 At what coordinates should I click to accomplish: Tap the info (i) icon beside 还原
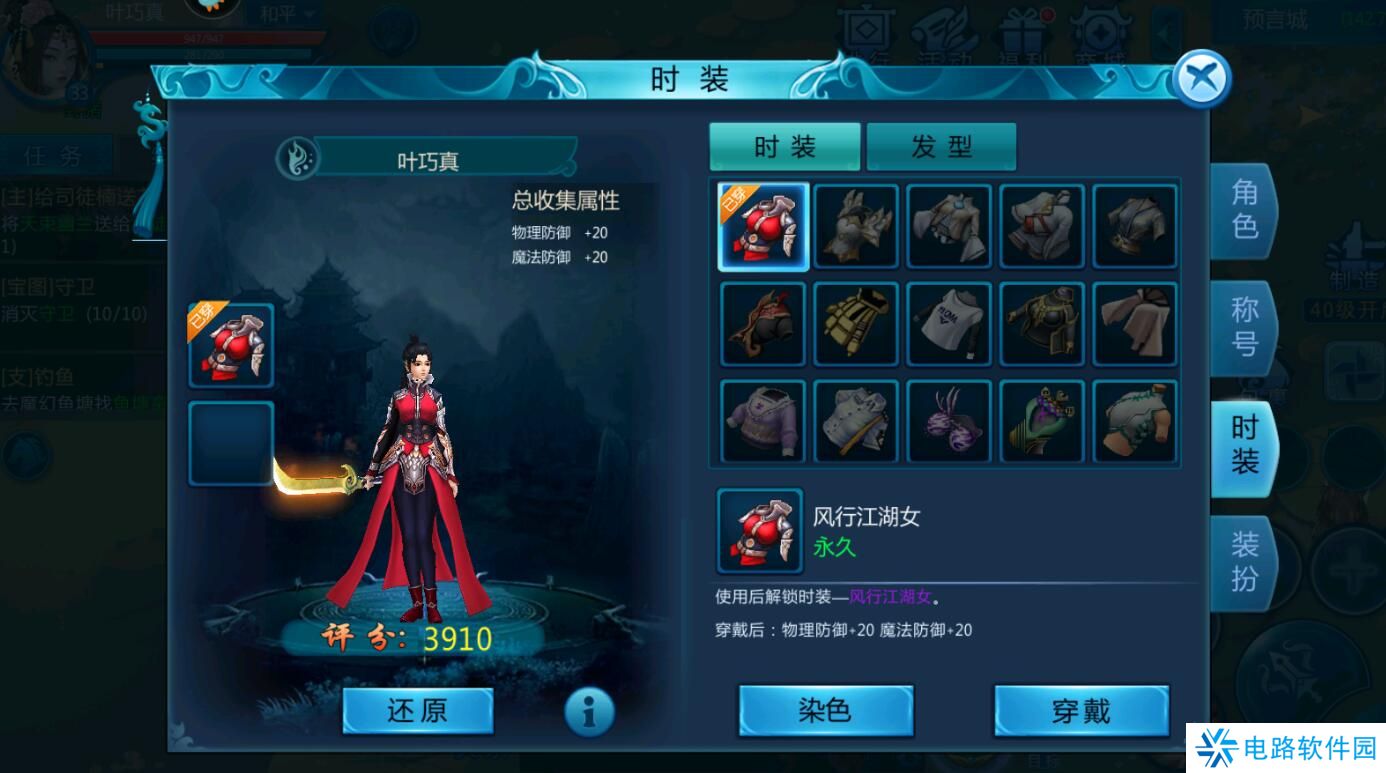[590, 710]
